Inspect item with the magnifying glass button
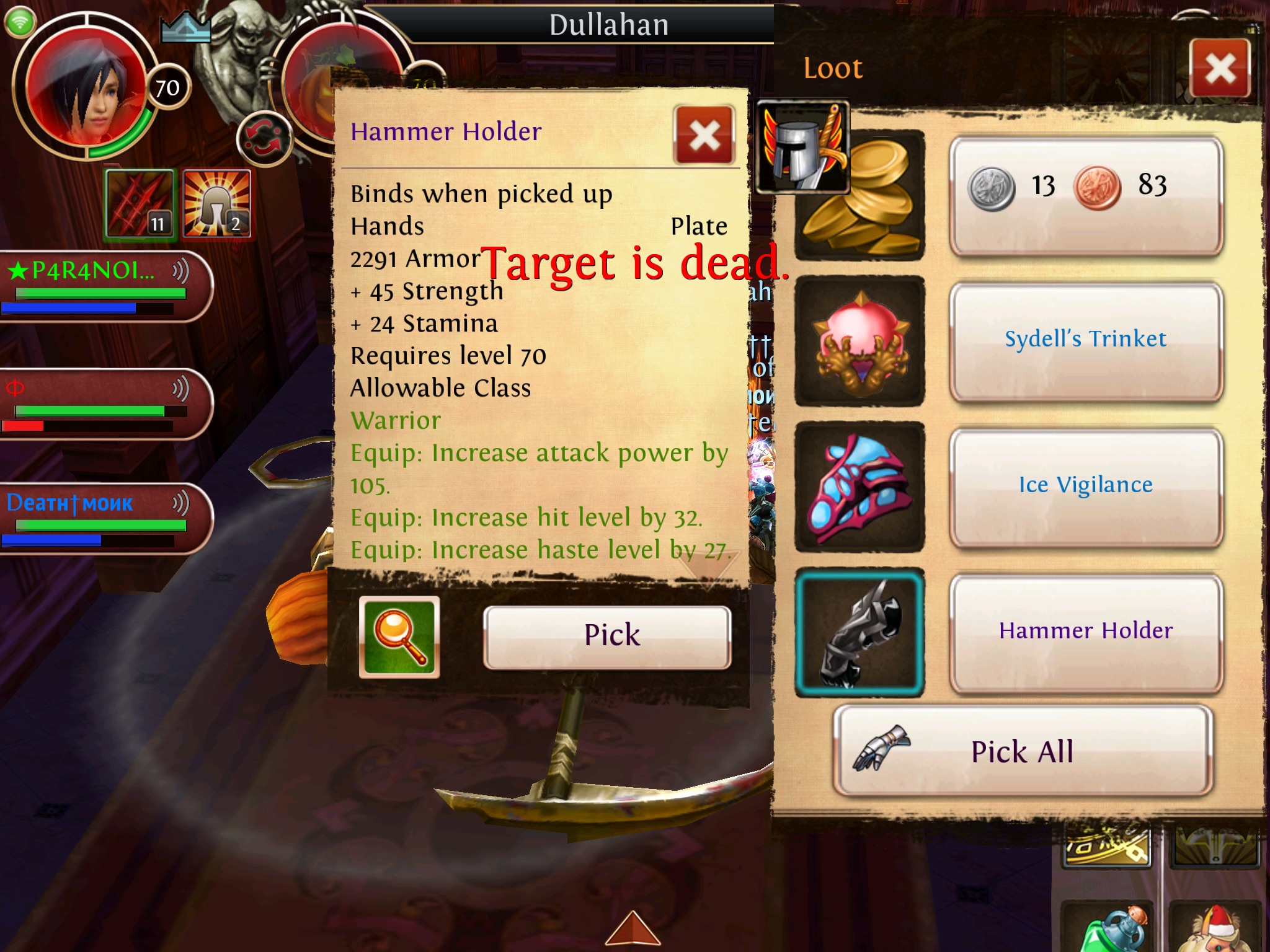This screenshot has height=952, width=1270. 399,637
